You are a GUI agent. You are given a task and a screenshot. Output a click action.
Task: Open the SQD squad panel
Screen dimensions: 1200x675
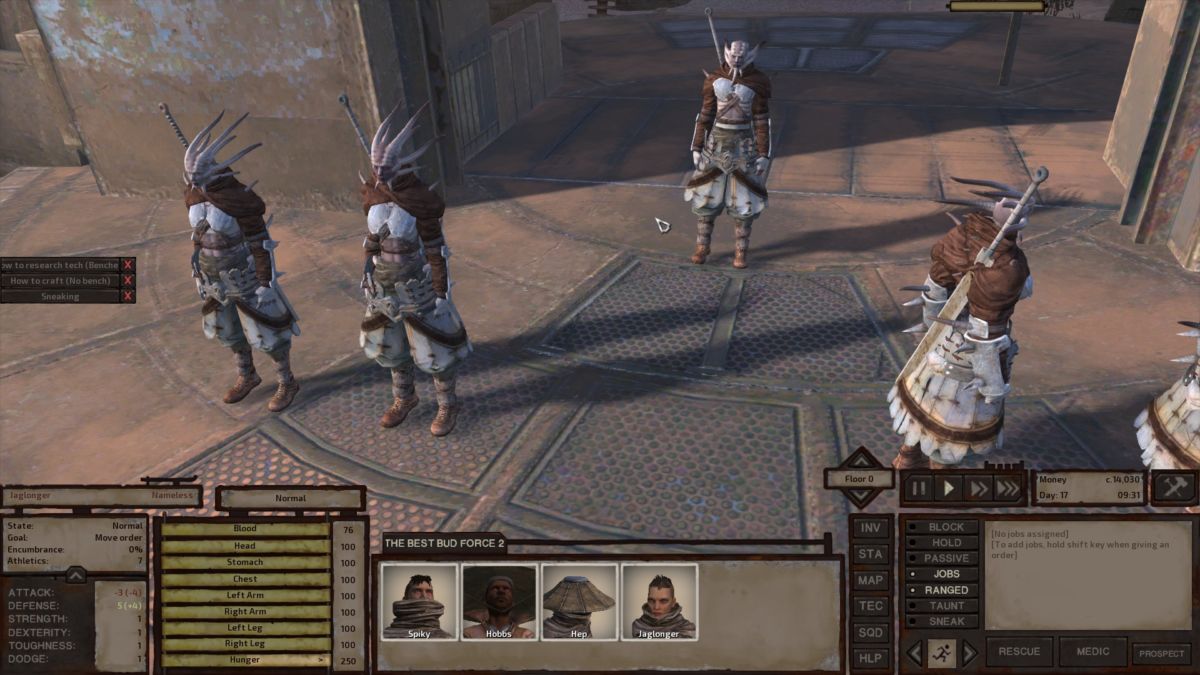pos(871,632)
